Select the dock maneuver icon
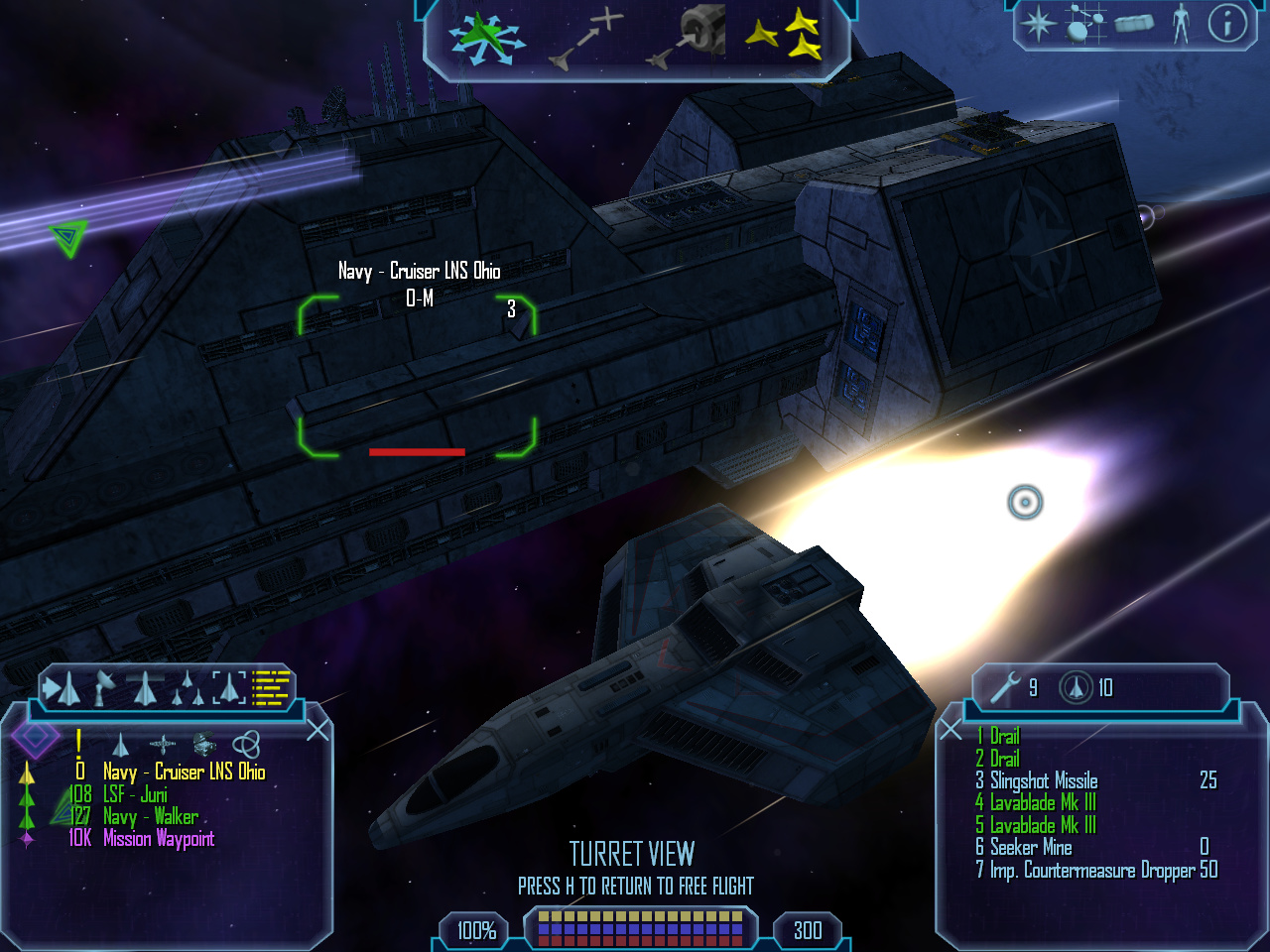Viewport: 1270px width, 952px height. 689,38
